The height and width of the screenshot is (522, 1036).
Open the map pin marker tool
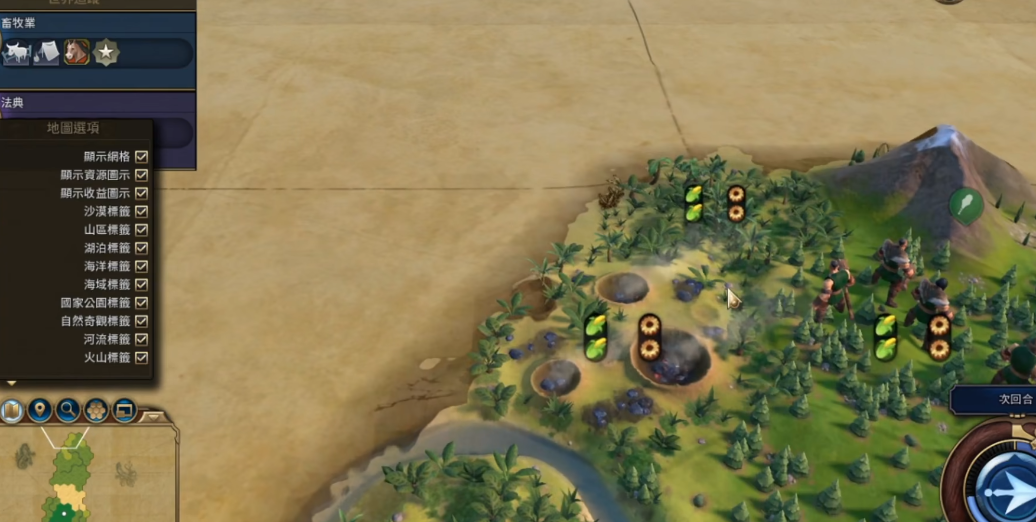pyautogui.click(x=40, y=410)
